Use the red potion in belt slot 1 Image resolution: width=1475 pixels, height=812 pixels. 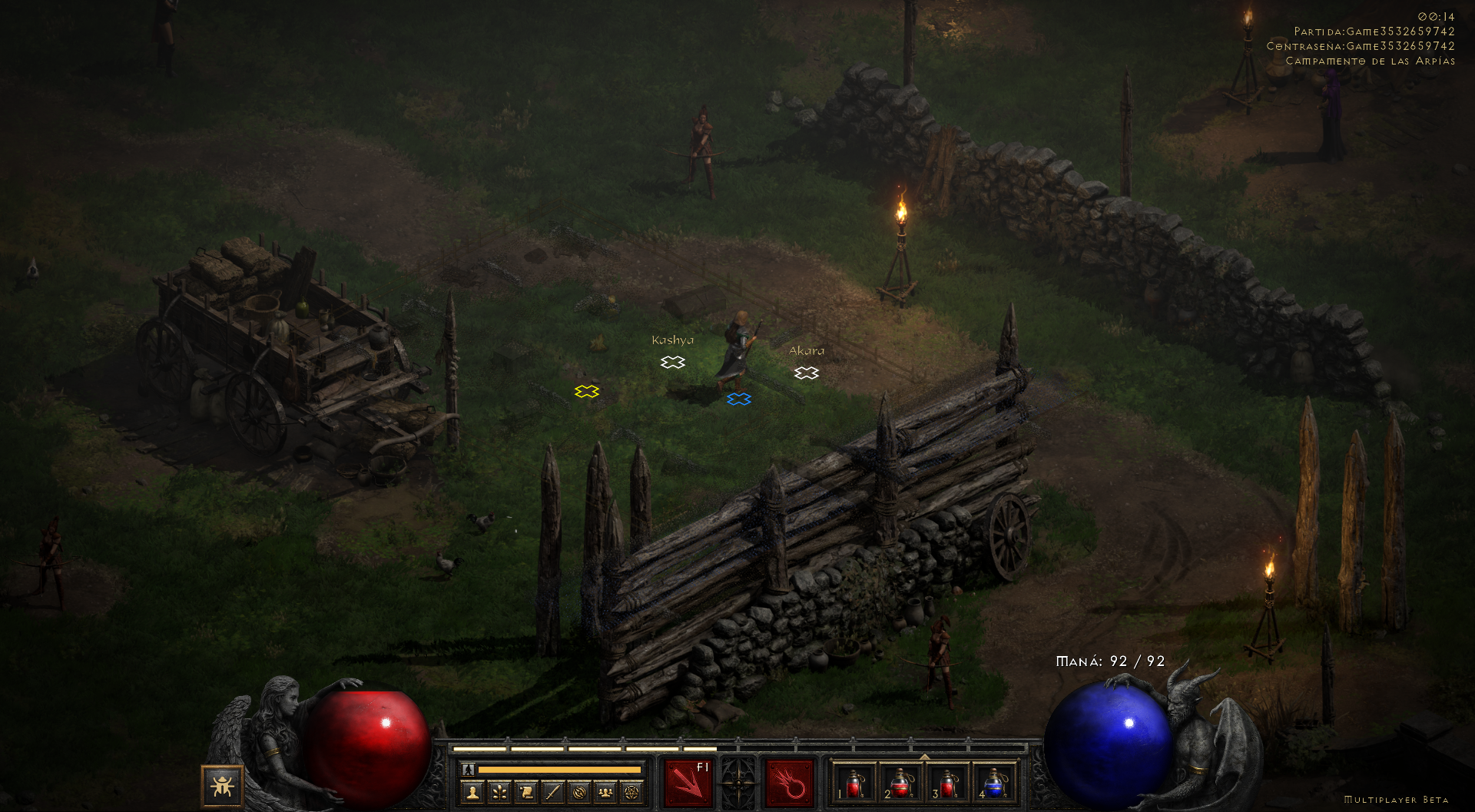point(854,784)
